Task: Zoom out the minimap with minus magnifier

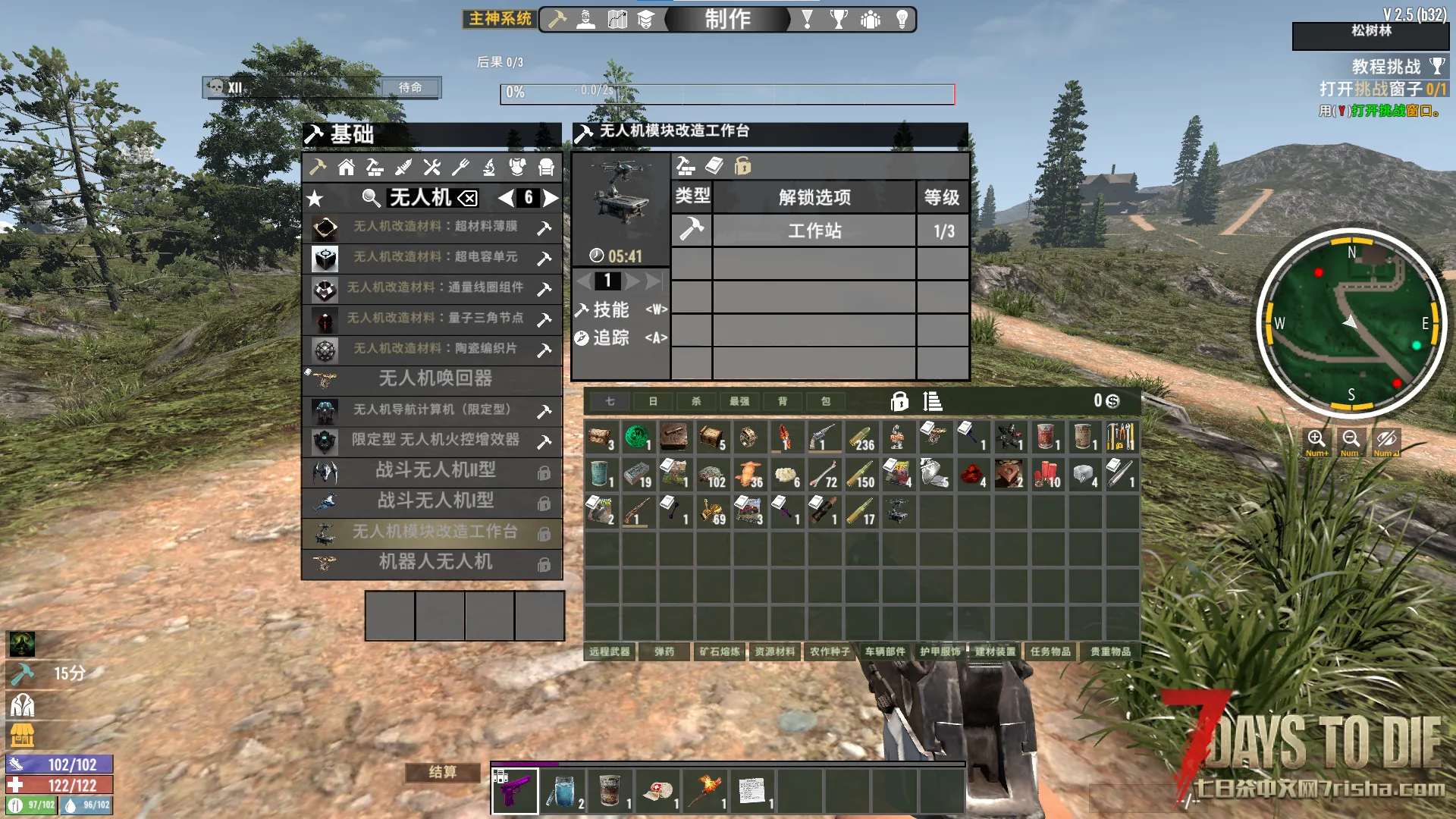Action: point(1351,440)
